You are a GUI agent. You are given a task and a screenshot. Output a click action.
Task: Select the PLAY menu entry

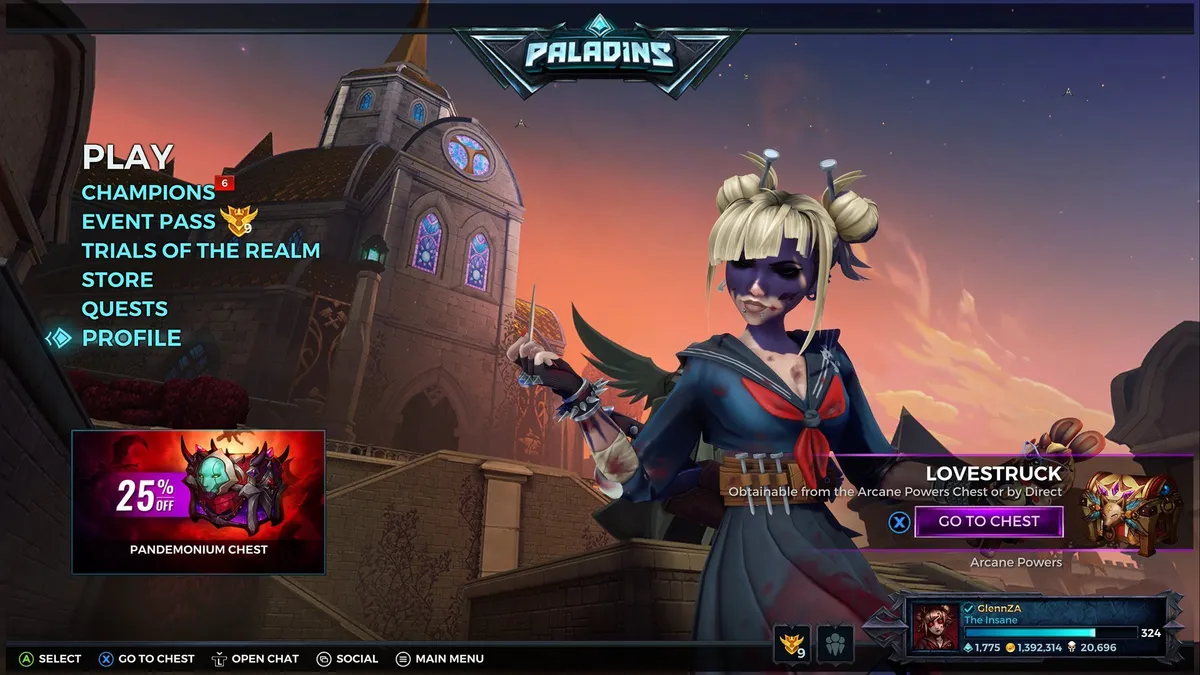(x=128, y=157)
